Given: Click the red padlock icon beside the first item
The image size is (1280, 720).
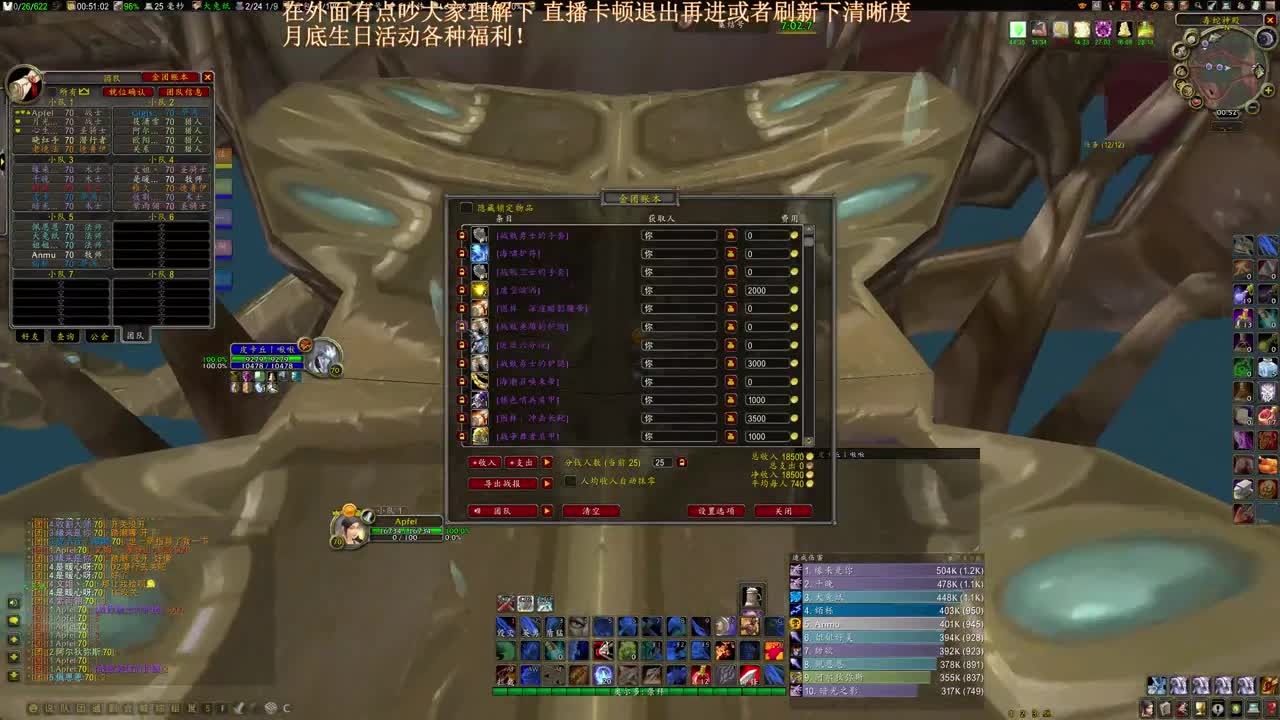Looking at the screenshot, I should [458, 235].
